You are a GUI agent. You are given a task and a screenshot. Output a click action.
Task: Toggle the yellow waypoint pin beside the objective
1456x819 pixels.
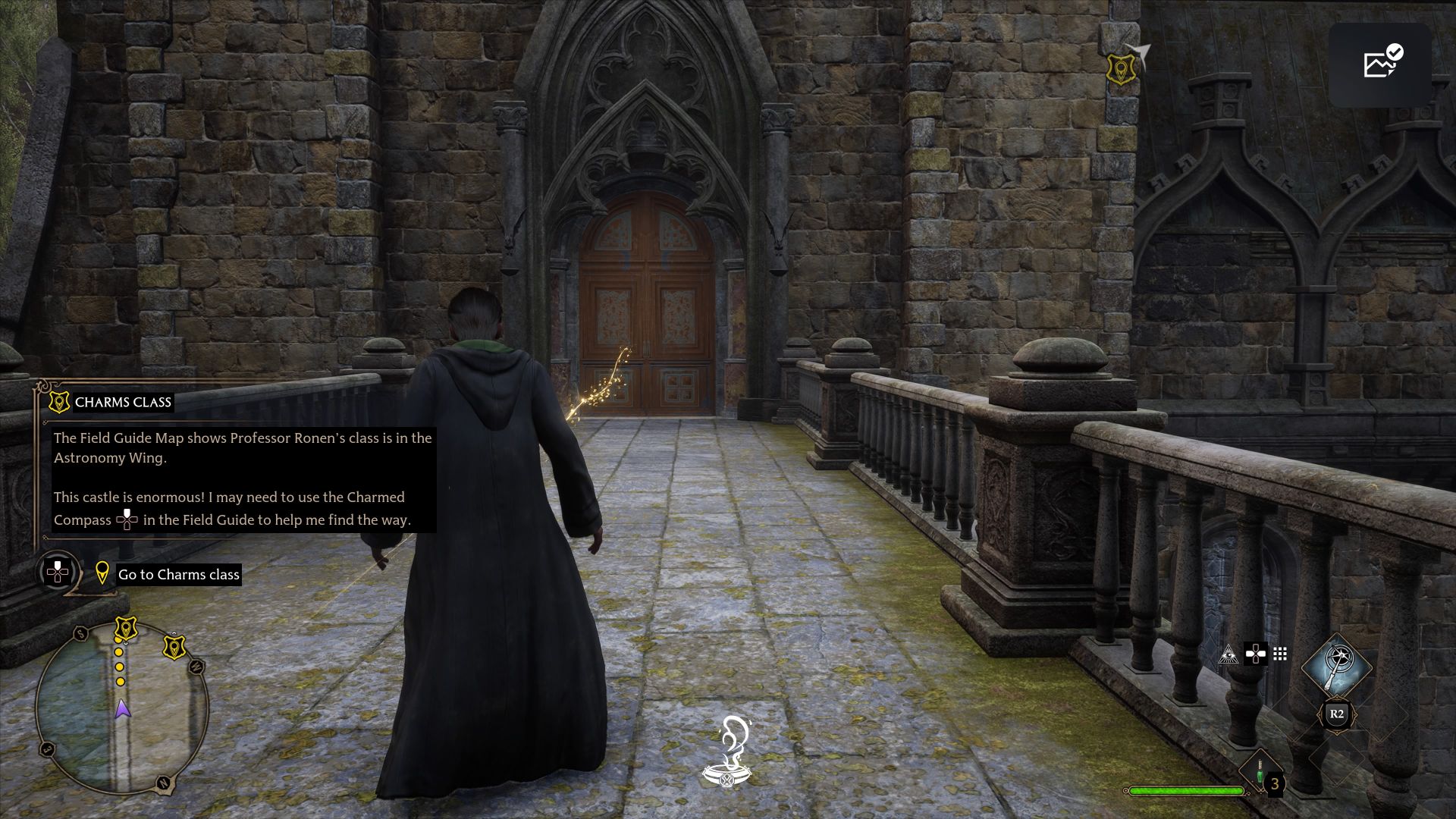pyautogui.click(x=103, y=574)
